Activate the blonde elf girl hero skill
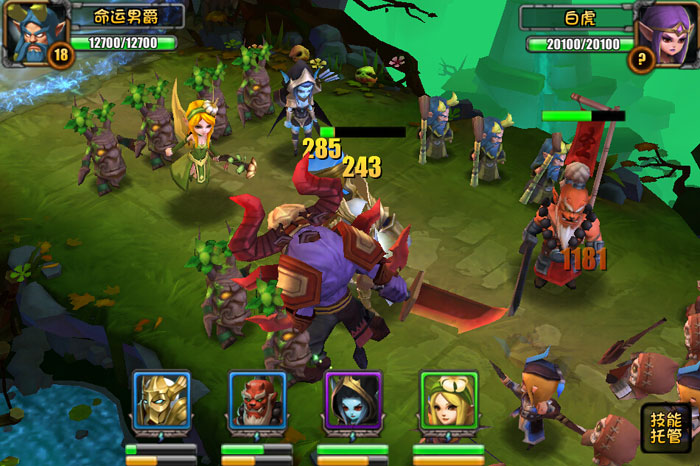 (448, 401)
